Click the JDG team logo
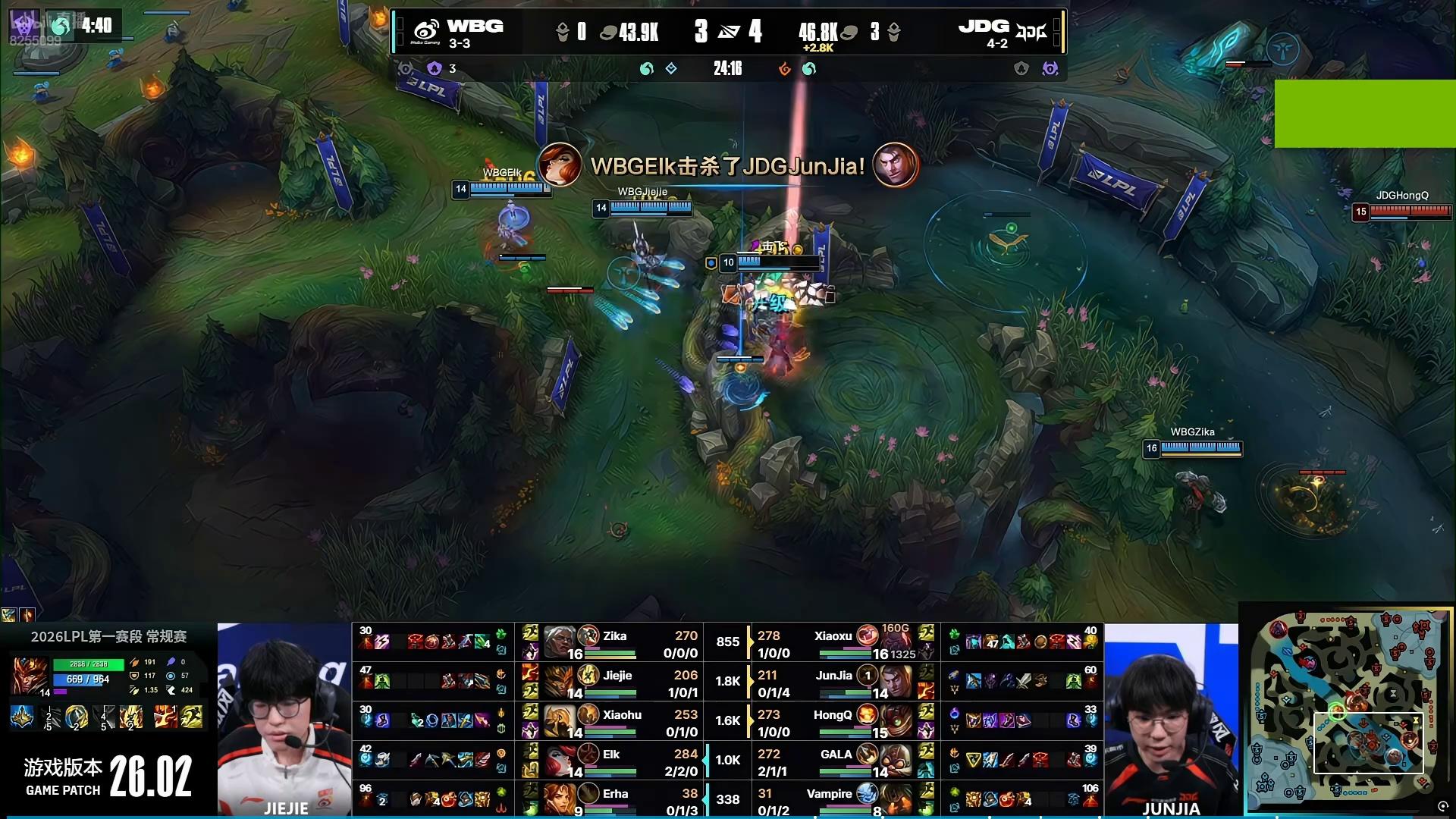The width and height of the screenshot is (1456, 819). [1031, 32]
